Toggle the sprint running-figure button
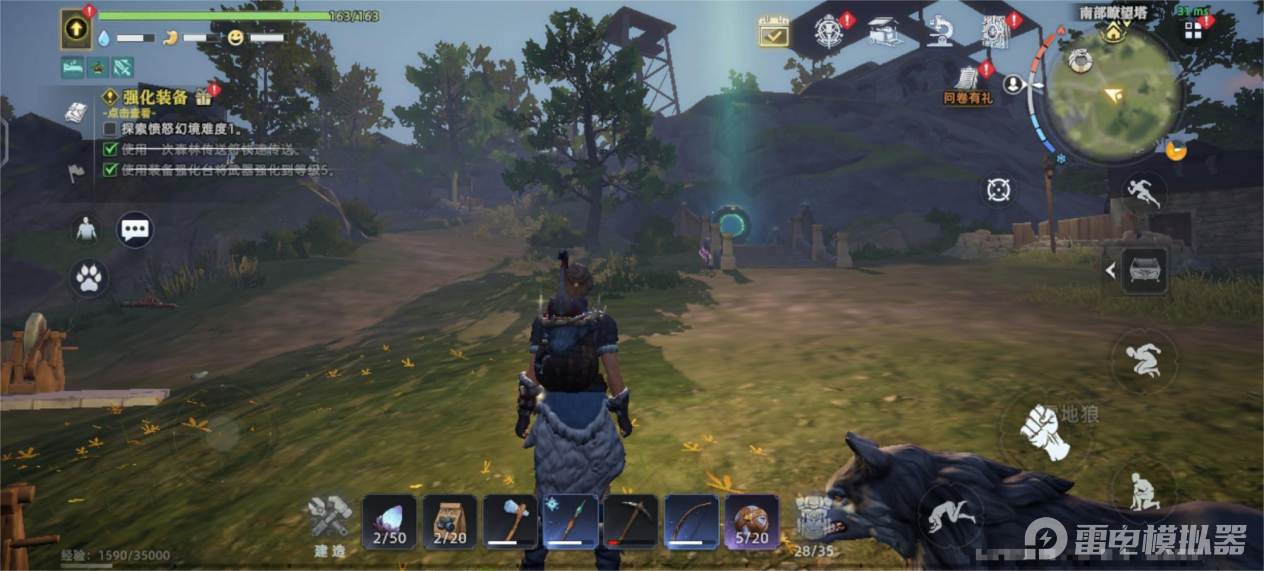Viewport: 1264px width, 571px height. pos(1142,191)
